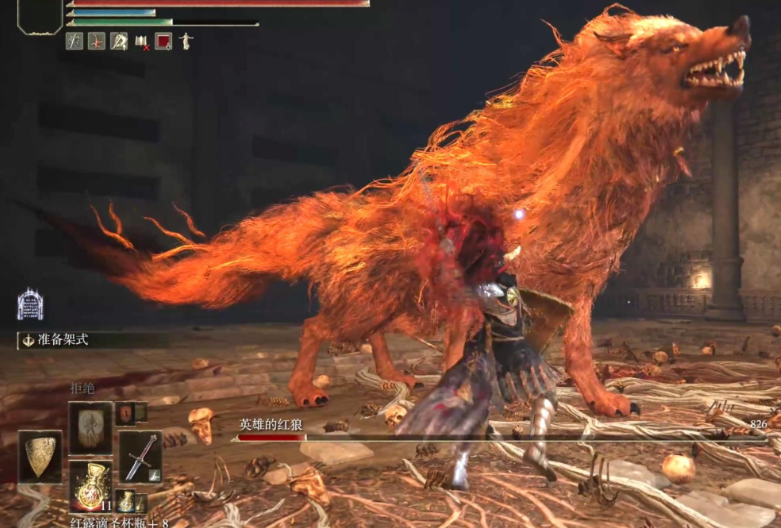Click the first crossed-blade status buff icon
This screenshot has height=528, width=781.
point(74,41)
